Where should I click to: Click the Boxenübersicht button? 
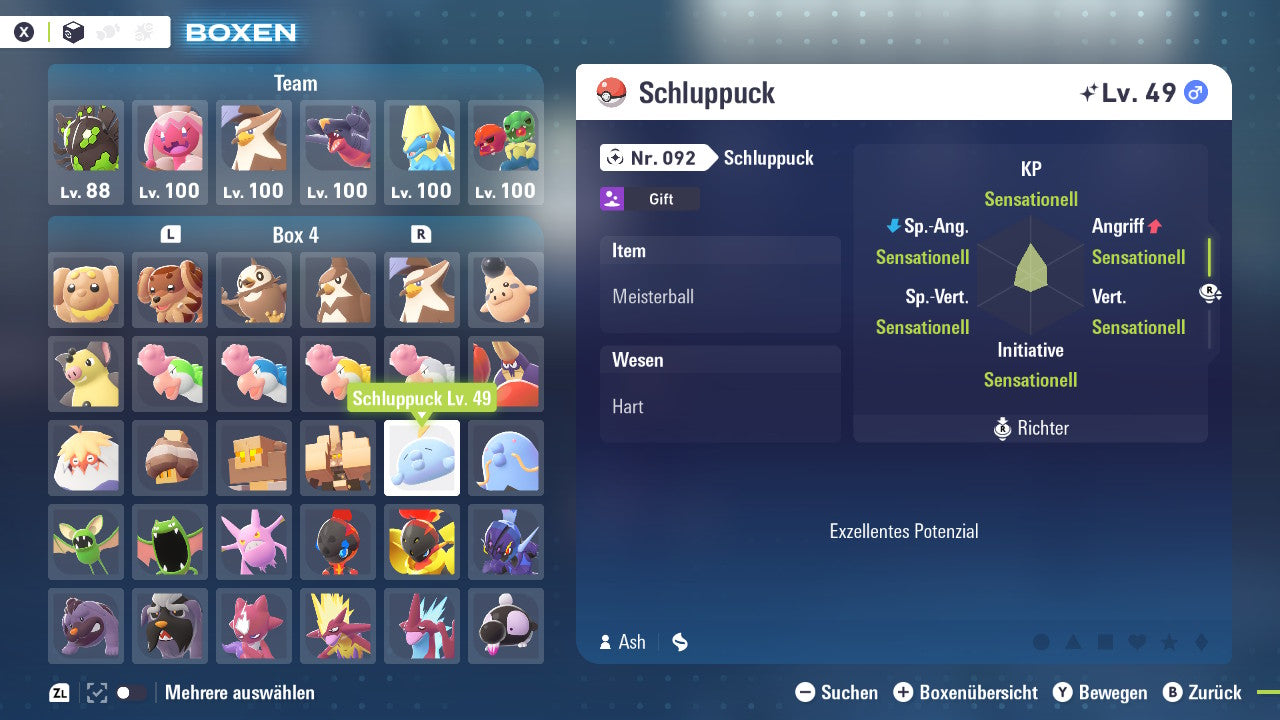point(964,692)
